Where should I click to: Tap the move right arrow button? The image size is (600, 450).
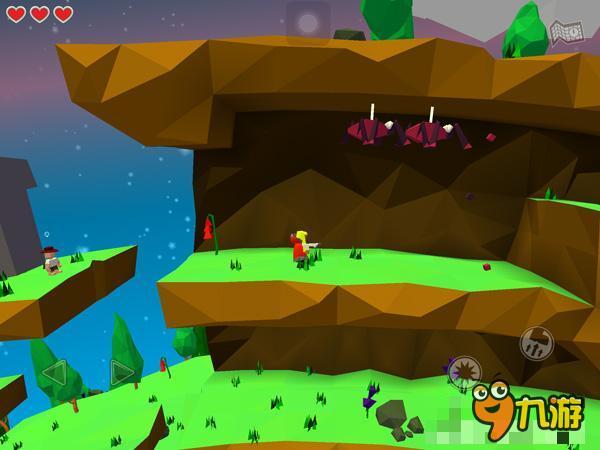pyautogui.click(x=122, y=373)
